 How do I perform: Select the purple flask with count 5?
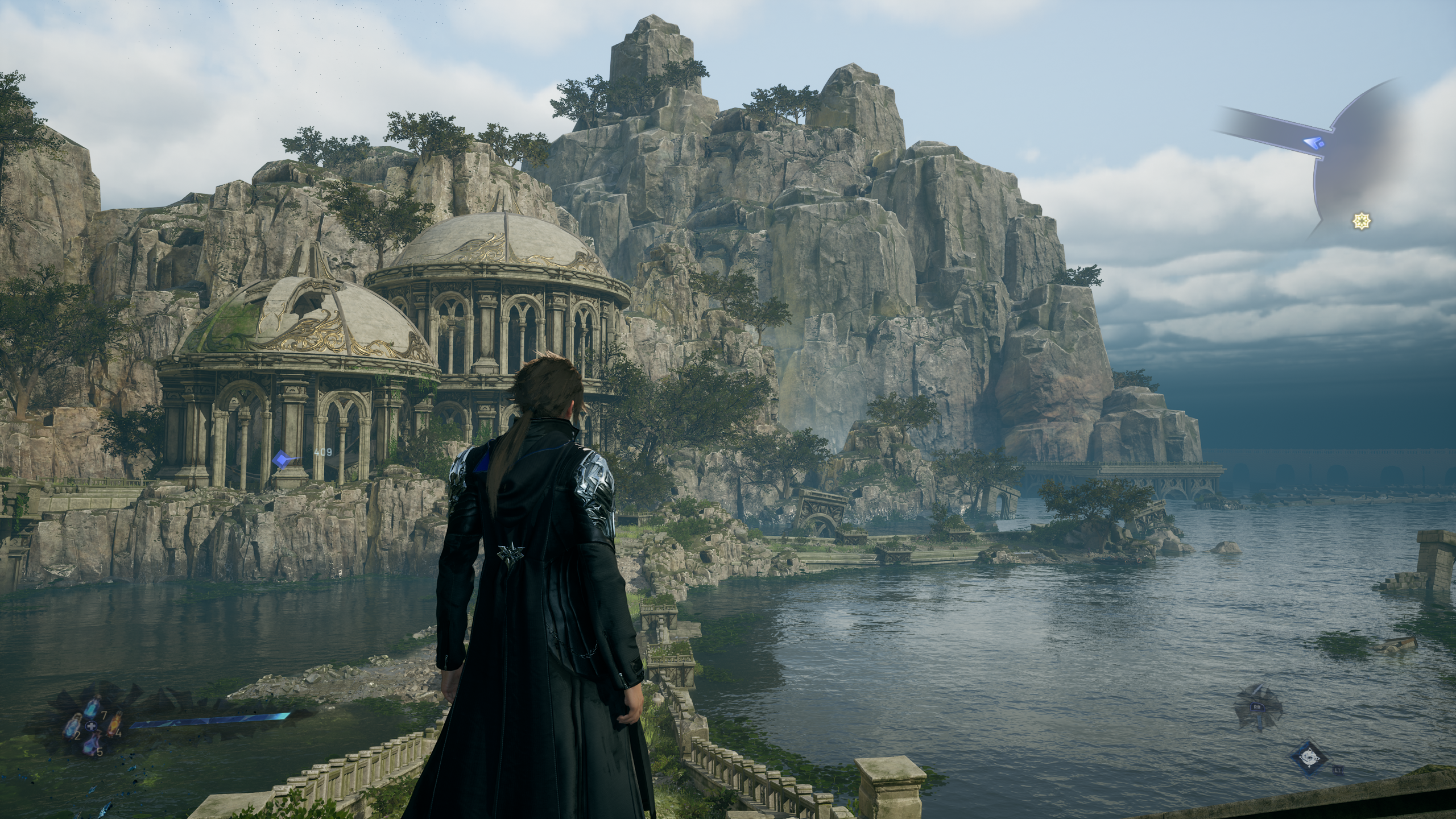click(x=91, y=743)
